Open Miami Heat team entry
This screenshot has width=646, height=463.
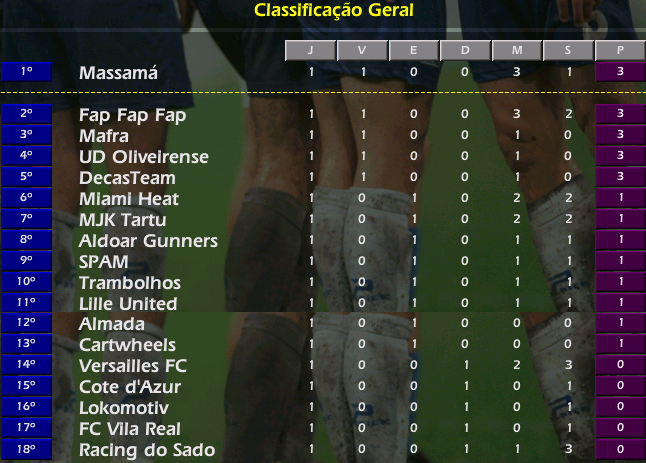click(x=129, y=199)
